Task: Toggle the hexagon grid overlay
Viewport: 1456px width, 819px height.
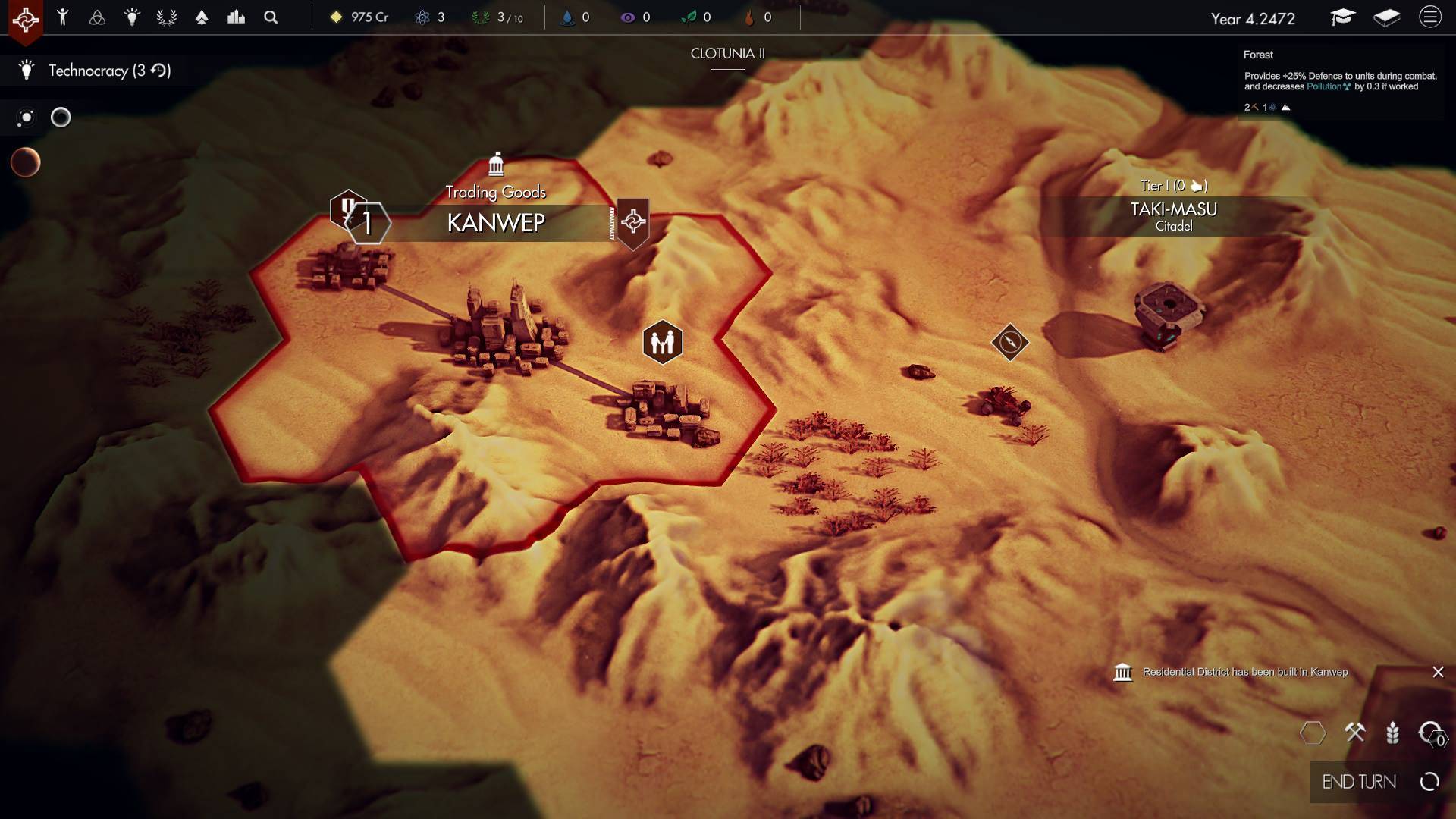Action: pyautogui.click(x=1313, y=733)
